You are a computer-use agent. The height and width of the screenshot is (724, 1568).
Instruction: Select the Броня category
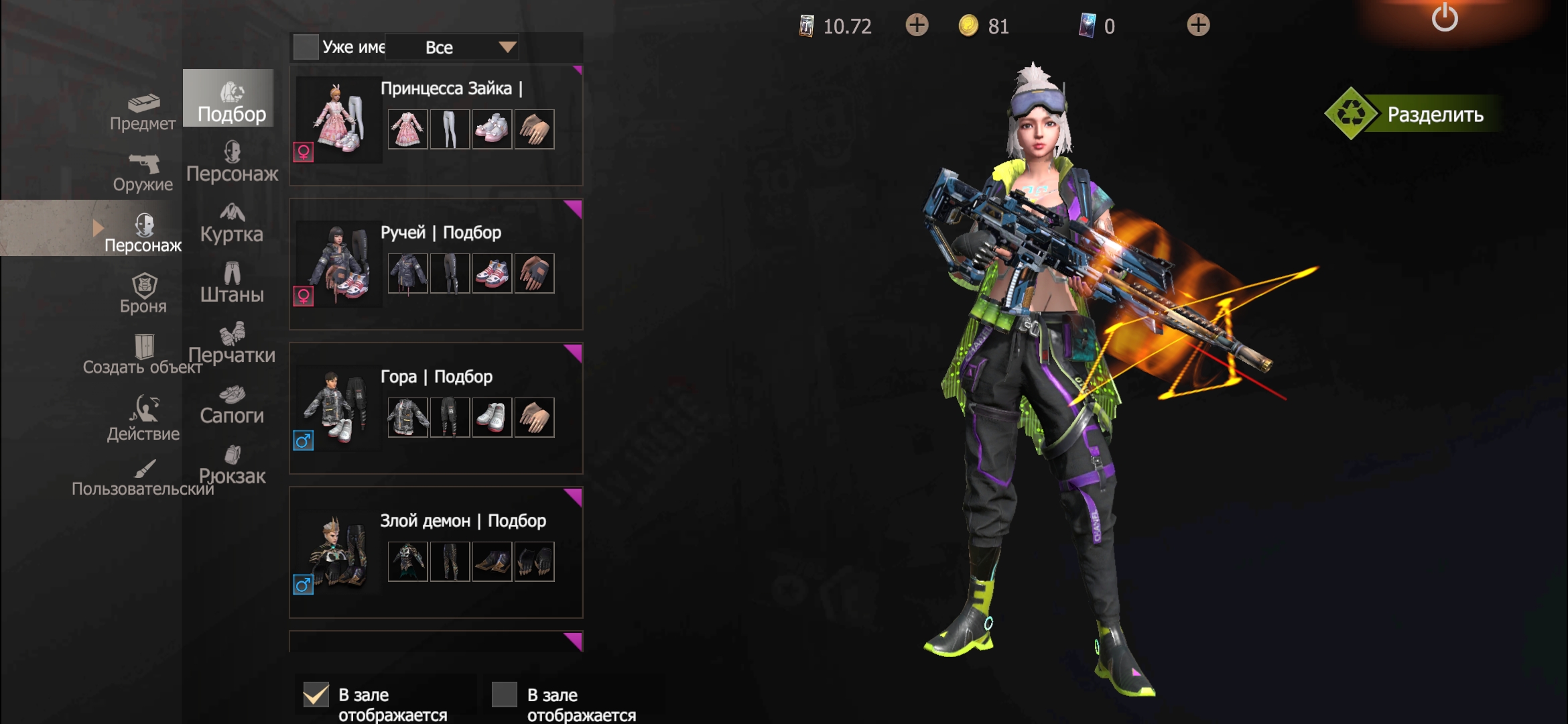pyautogui.click(x=143, y=294)
